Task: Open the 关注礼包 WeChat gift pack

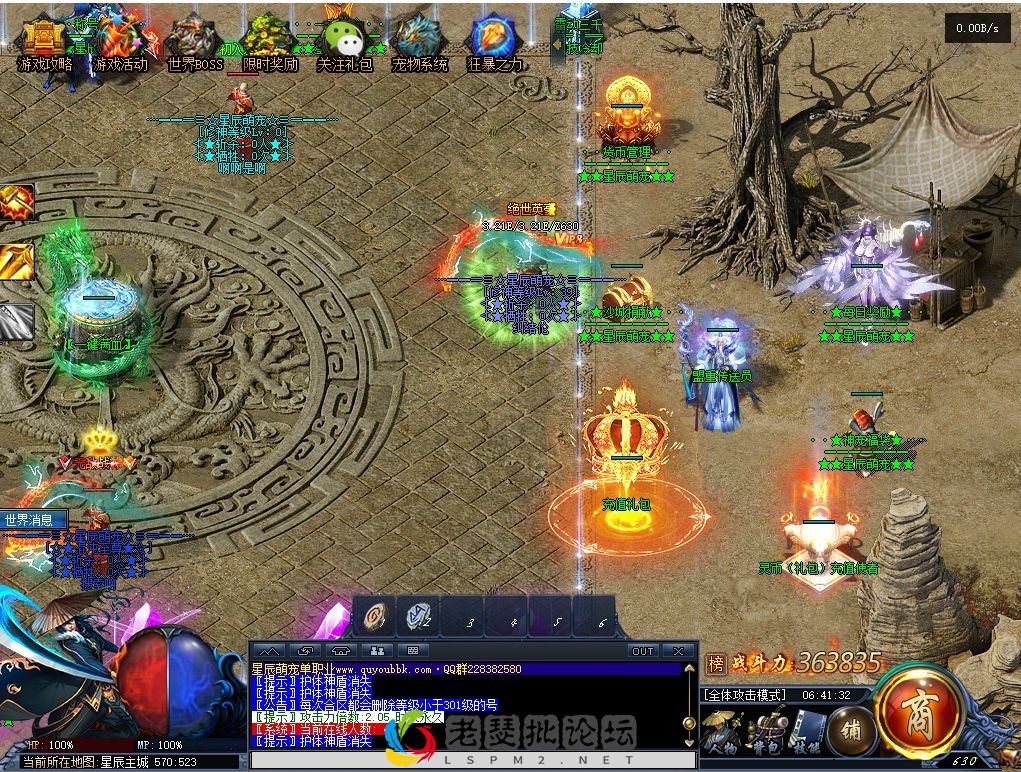Action: pyautogui.click(x=344, y=45)
